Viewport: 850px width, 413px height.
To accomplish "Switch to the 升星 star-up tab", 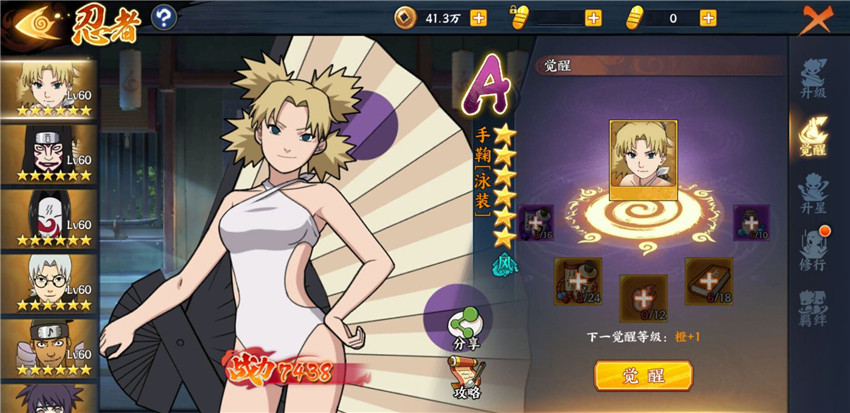I will pyautogui.click(x=814, y=190).
